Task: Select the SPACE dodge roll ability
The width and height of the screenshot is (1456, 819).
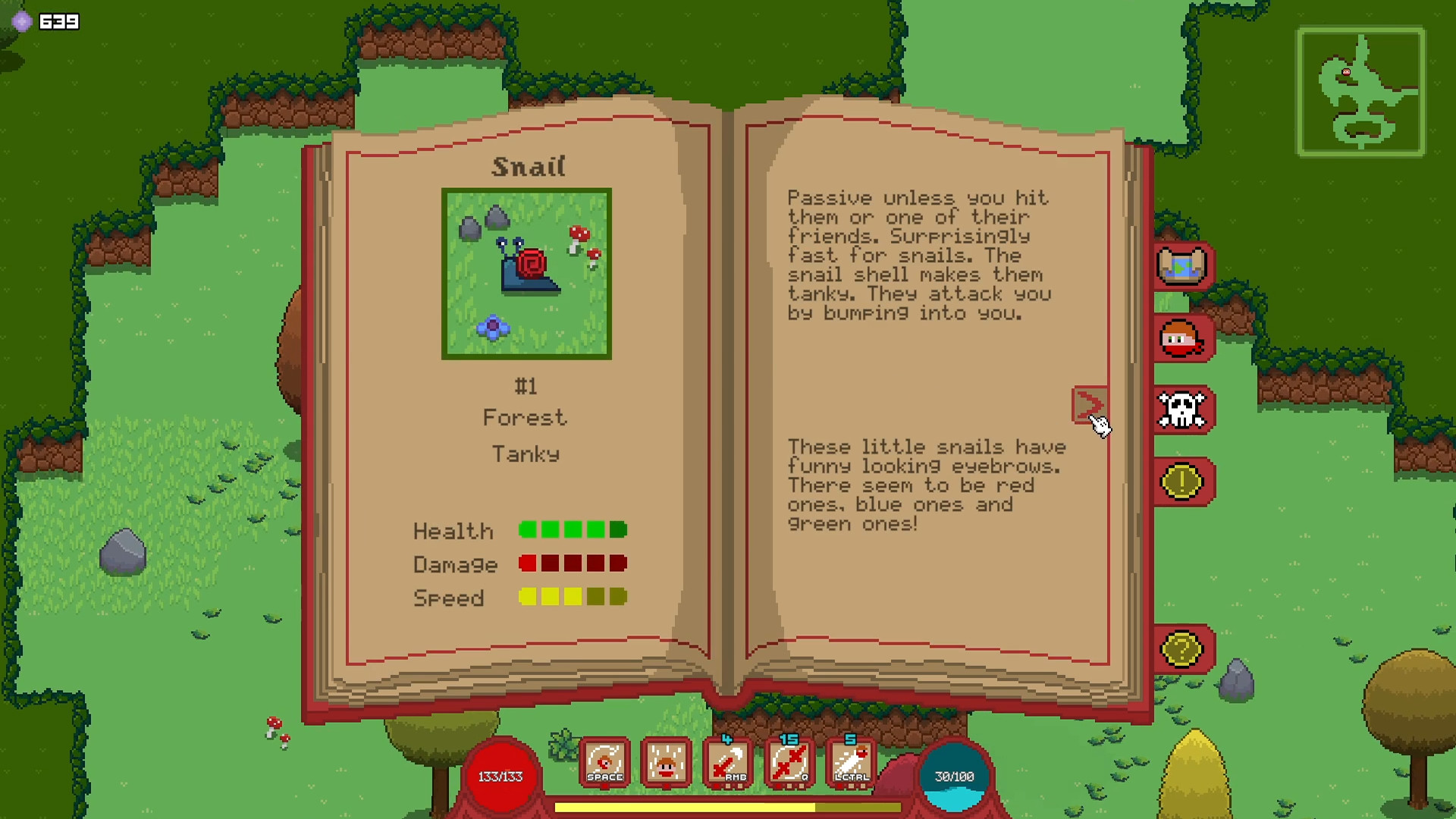Action: pos(604,761)
